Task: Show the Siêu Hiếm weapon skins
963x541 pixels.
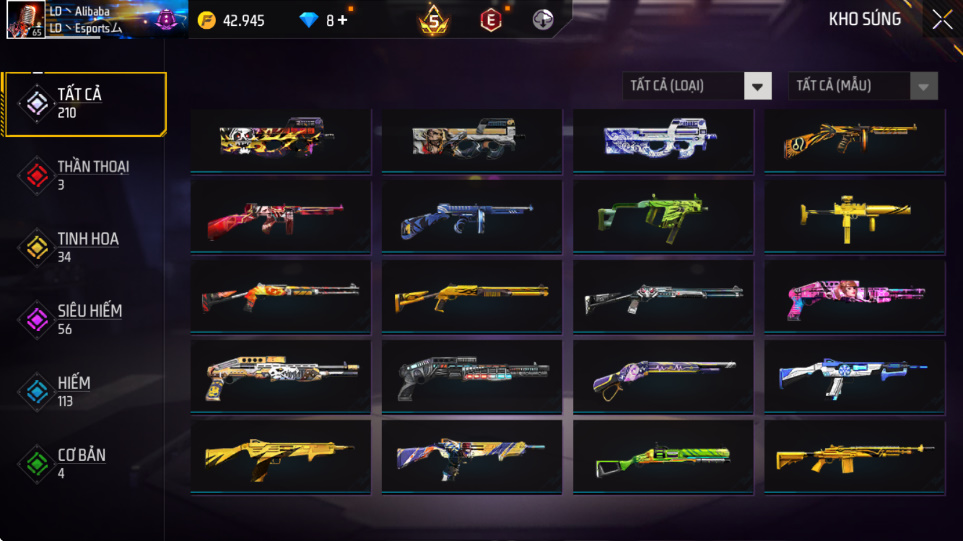Action: click(x=84, y=319)
